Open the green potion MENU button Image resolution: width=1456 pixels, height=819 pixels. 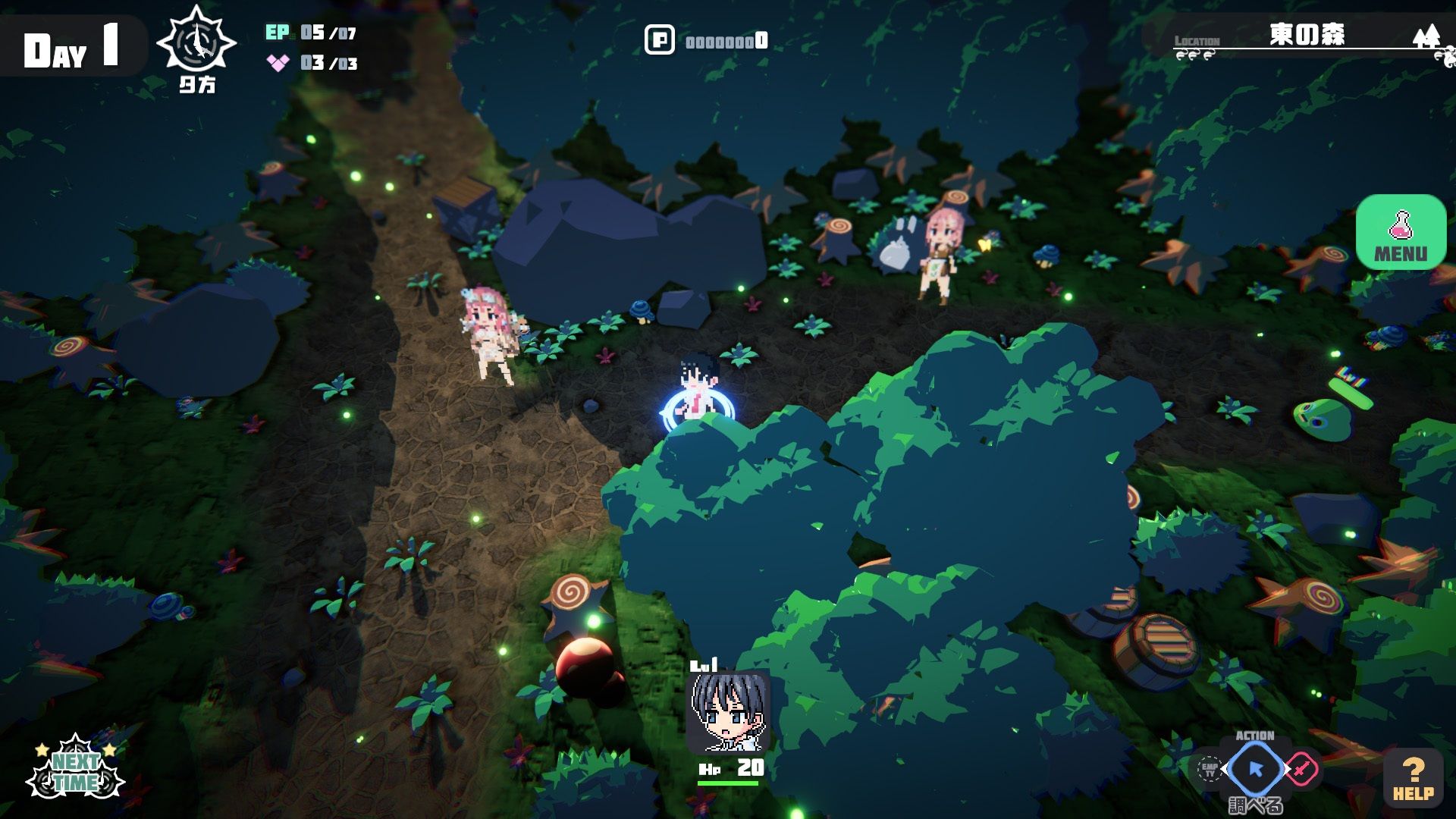pos(1401,231)
